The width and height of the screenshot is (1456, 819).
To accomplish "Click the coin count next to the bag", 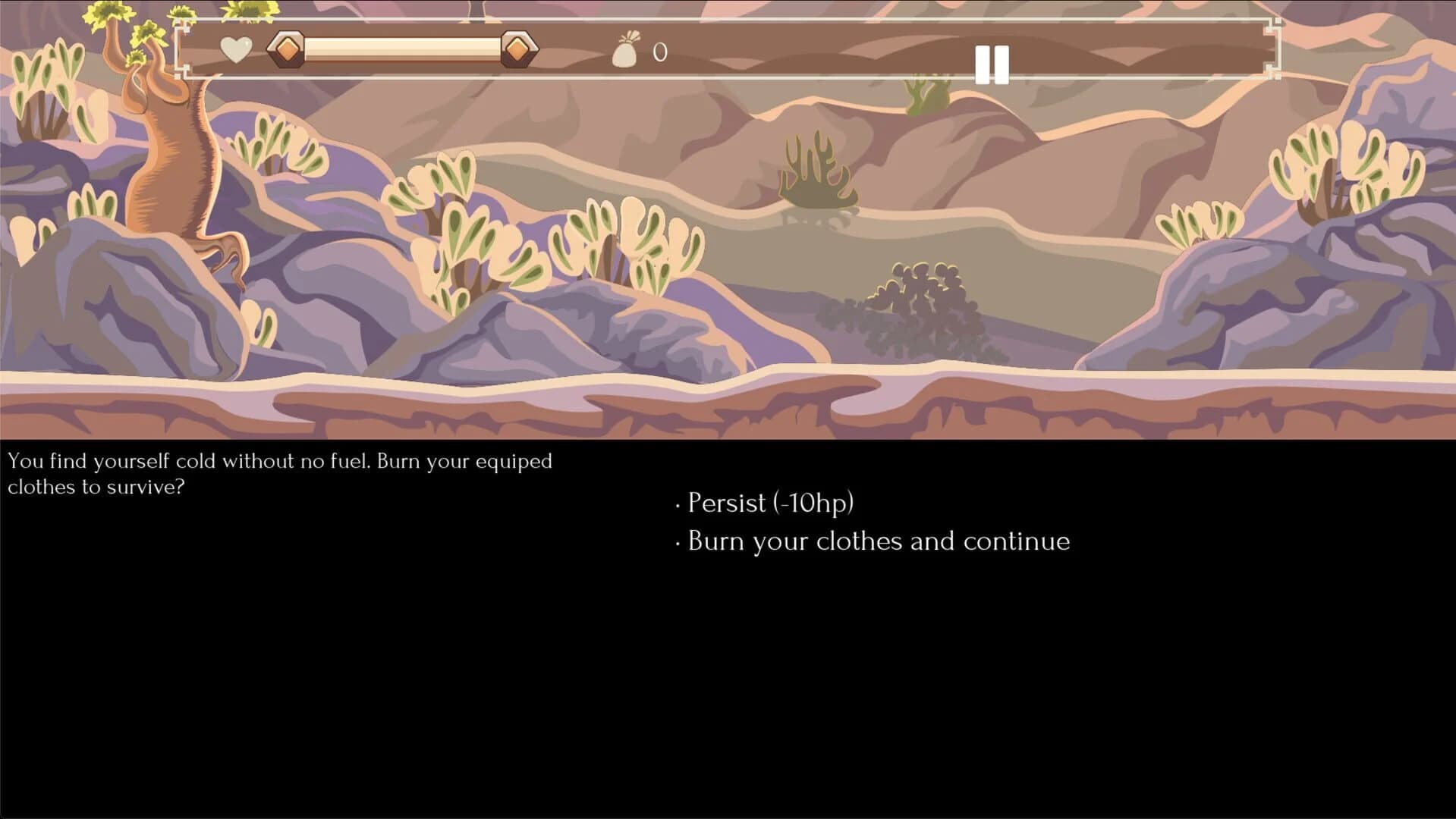I will [x=659, y=52].
